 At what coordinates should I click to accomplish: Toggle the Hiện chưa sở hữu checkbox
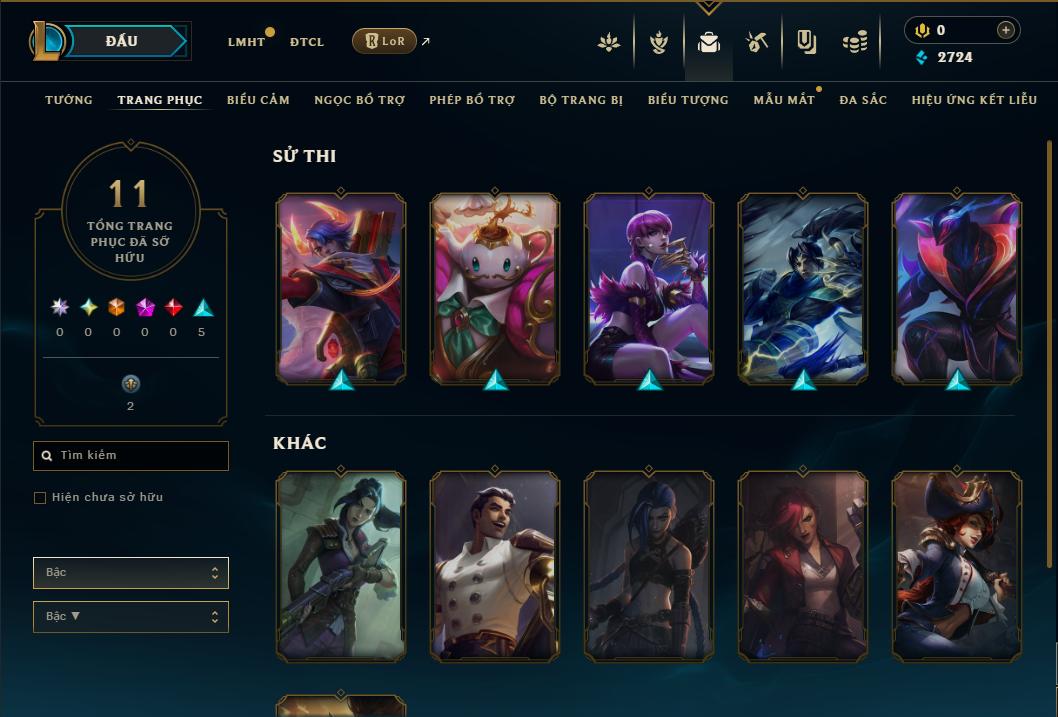tap(40, 498)
